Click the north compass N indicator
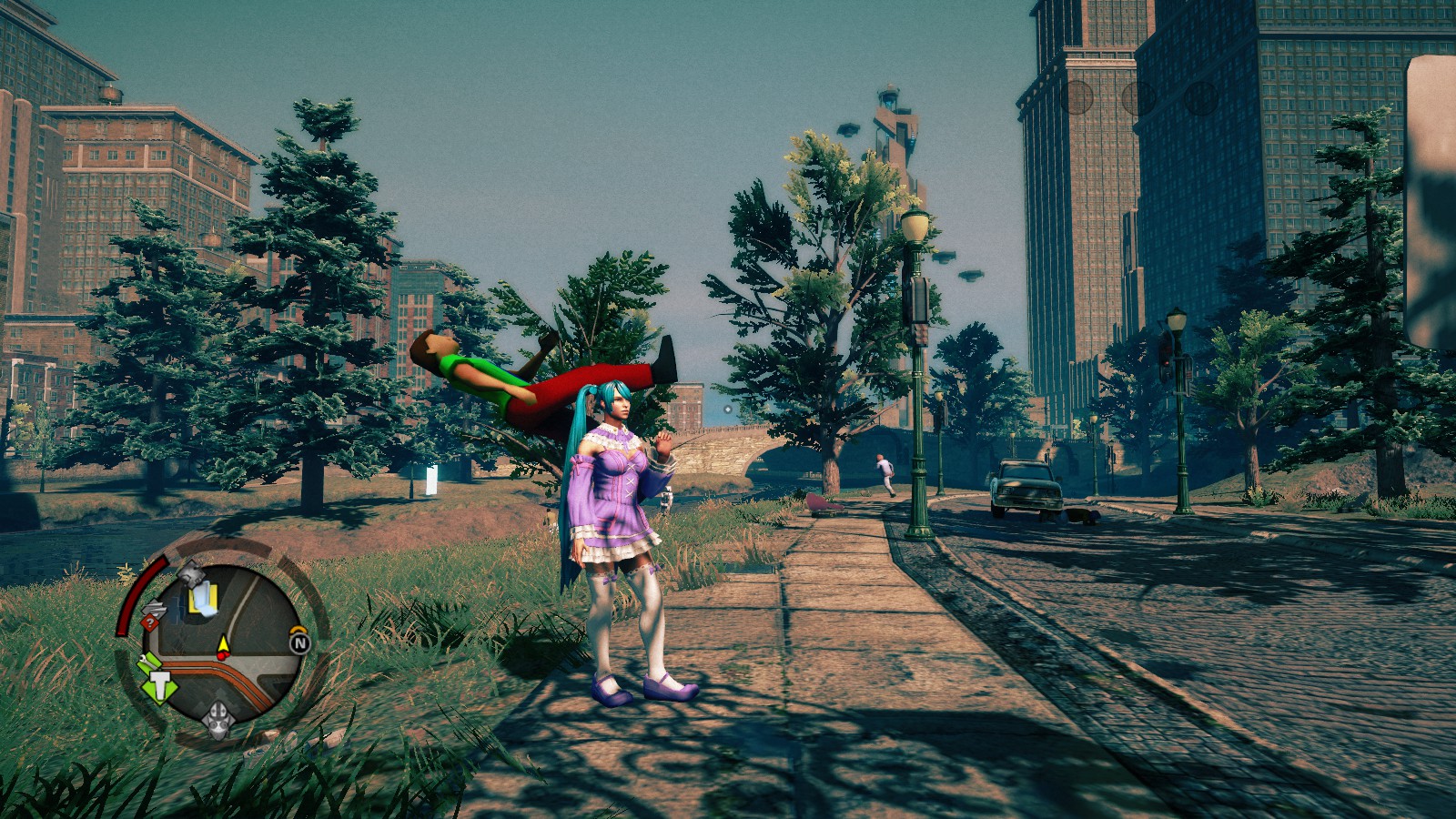This screenshot has width=1456, height=819. [298, 642]
